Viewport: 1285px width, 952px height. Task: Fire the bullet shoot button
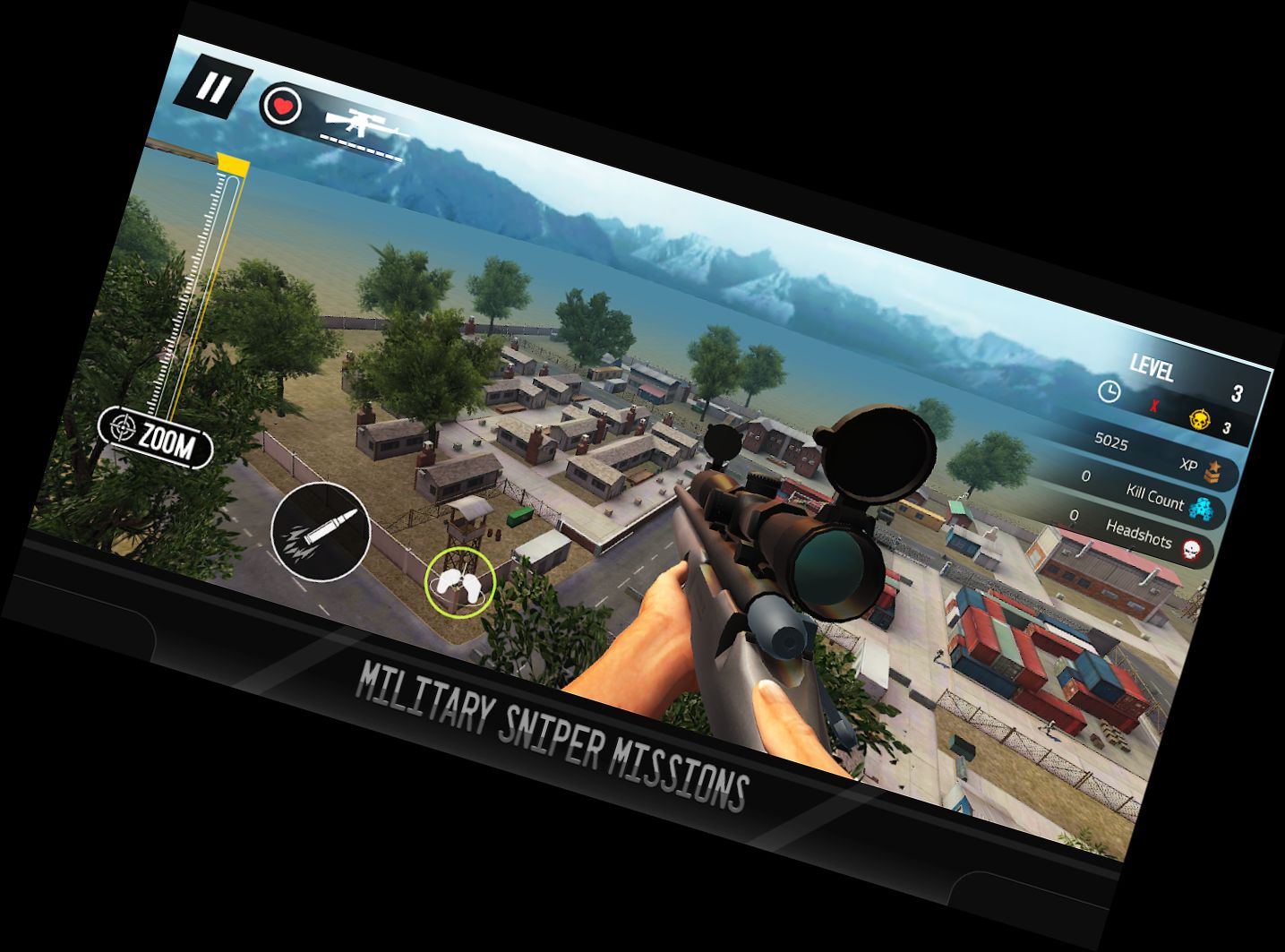point(321,532)
